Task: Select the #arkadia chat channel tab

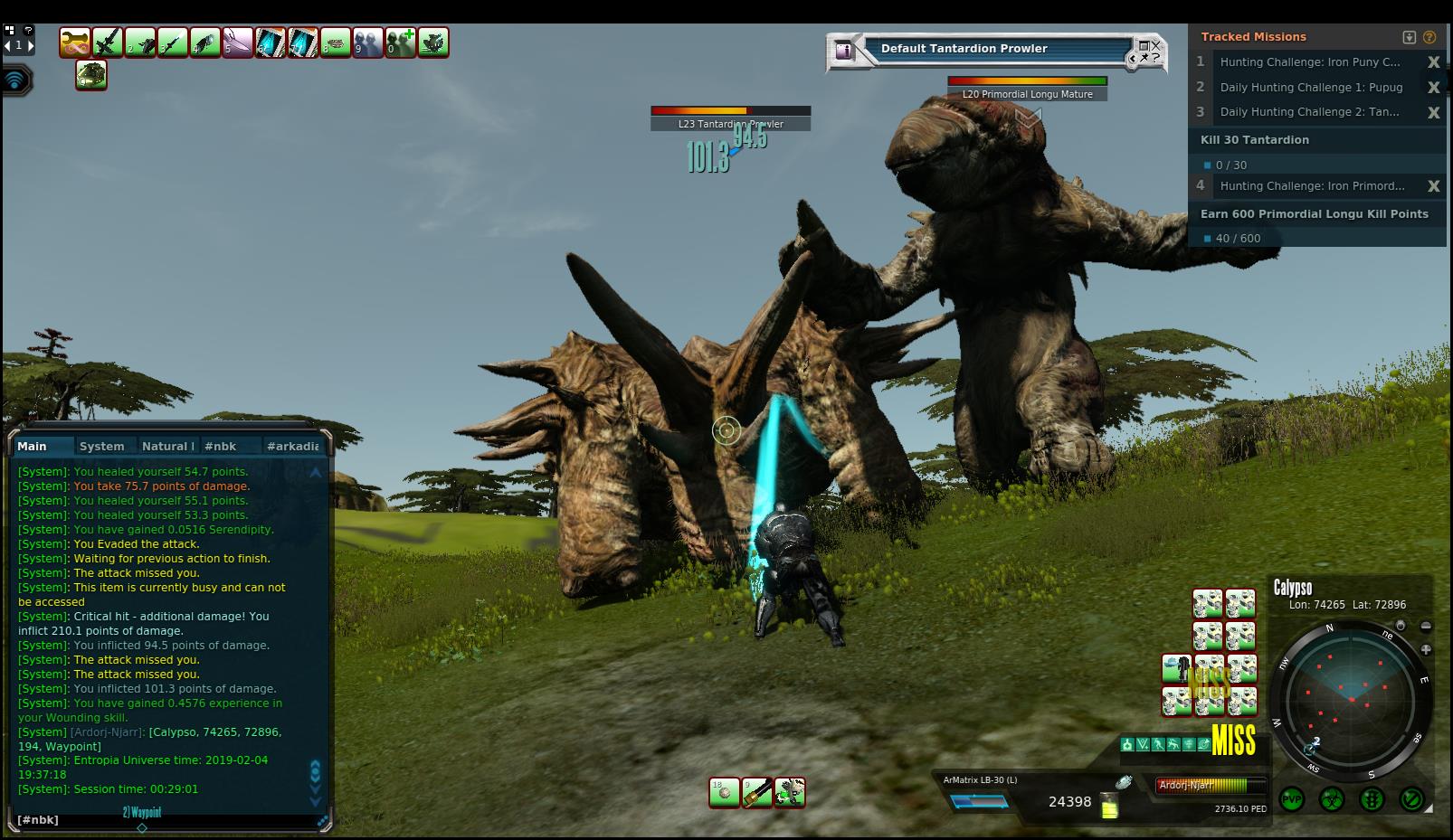Action: point(292,446)
